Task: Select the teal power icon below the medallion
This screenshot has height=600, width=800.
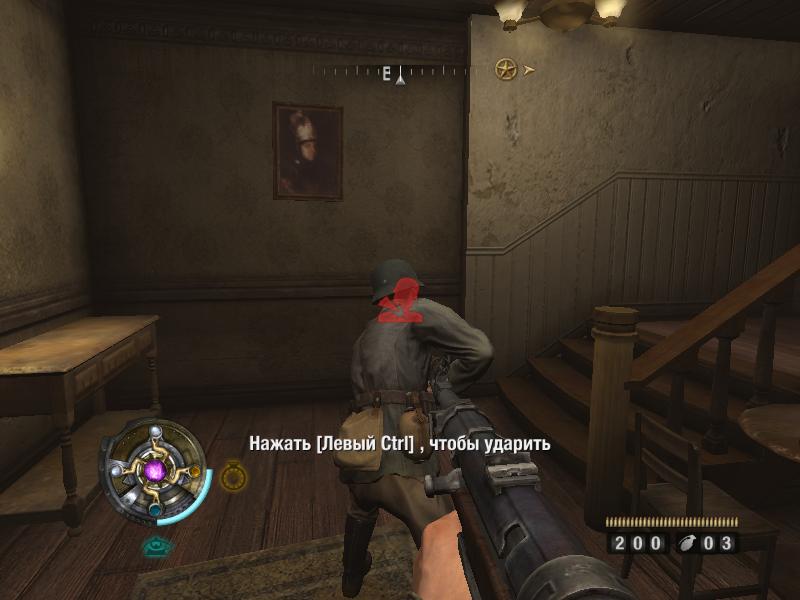Action: click(x=154, y=546)
